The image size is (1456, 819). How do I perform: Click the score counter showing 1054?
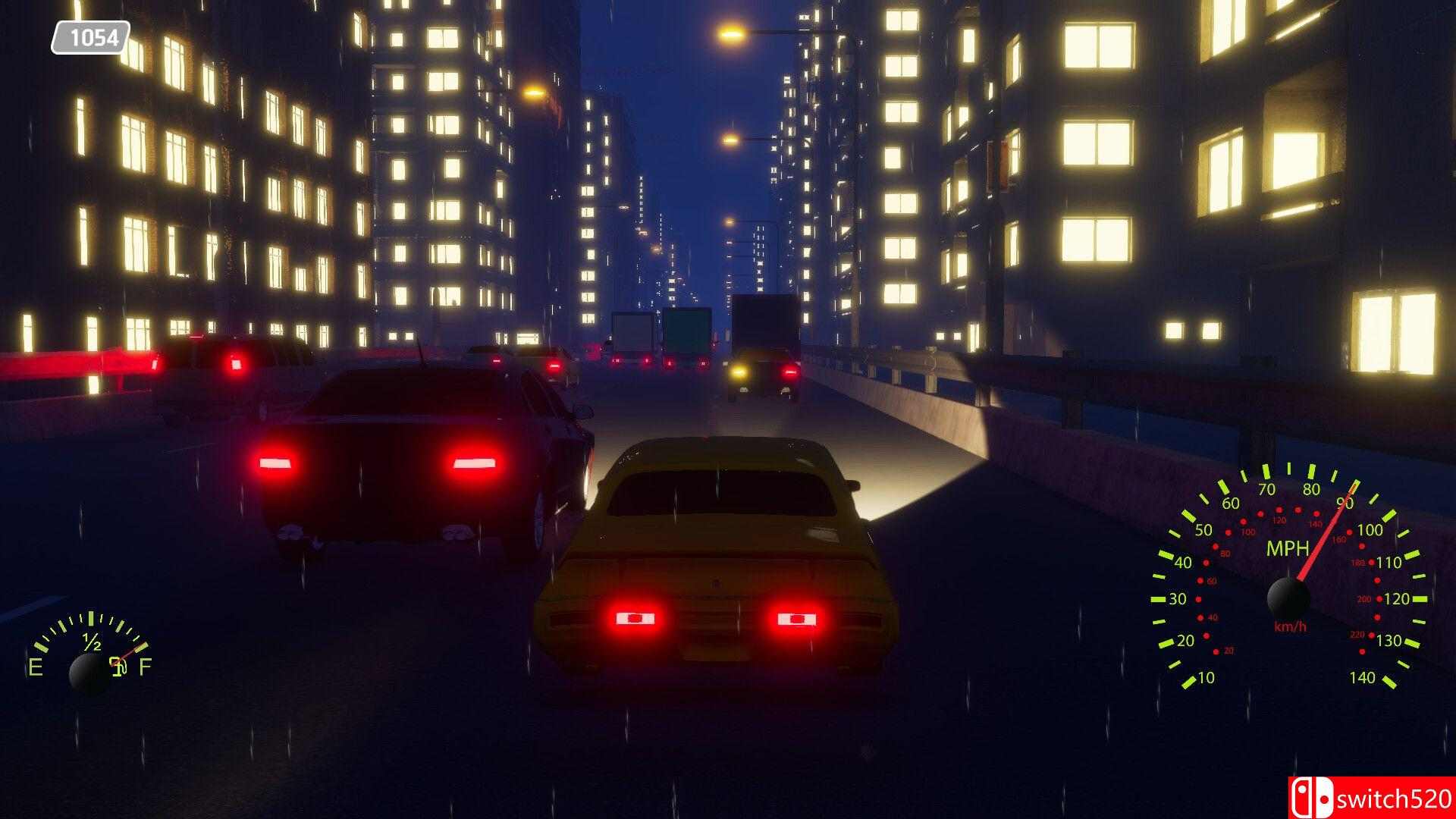[89, 35]
